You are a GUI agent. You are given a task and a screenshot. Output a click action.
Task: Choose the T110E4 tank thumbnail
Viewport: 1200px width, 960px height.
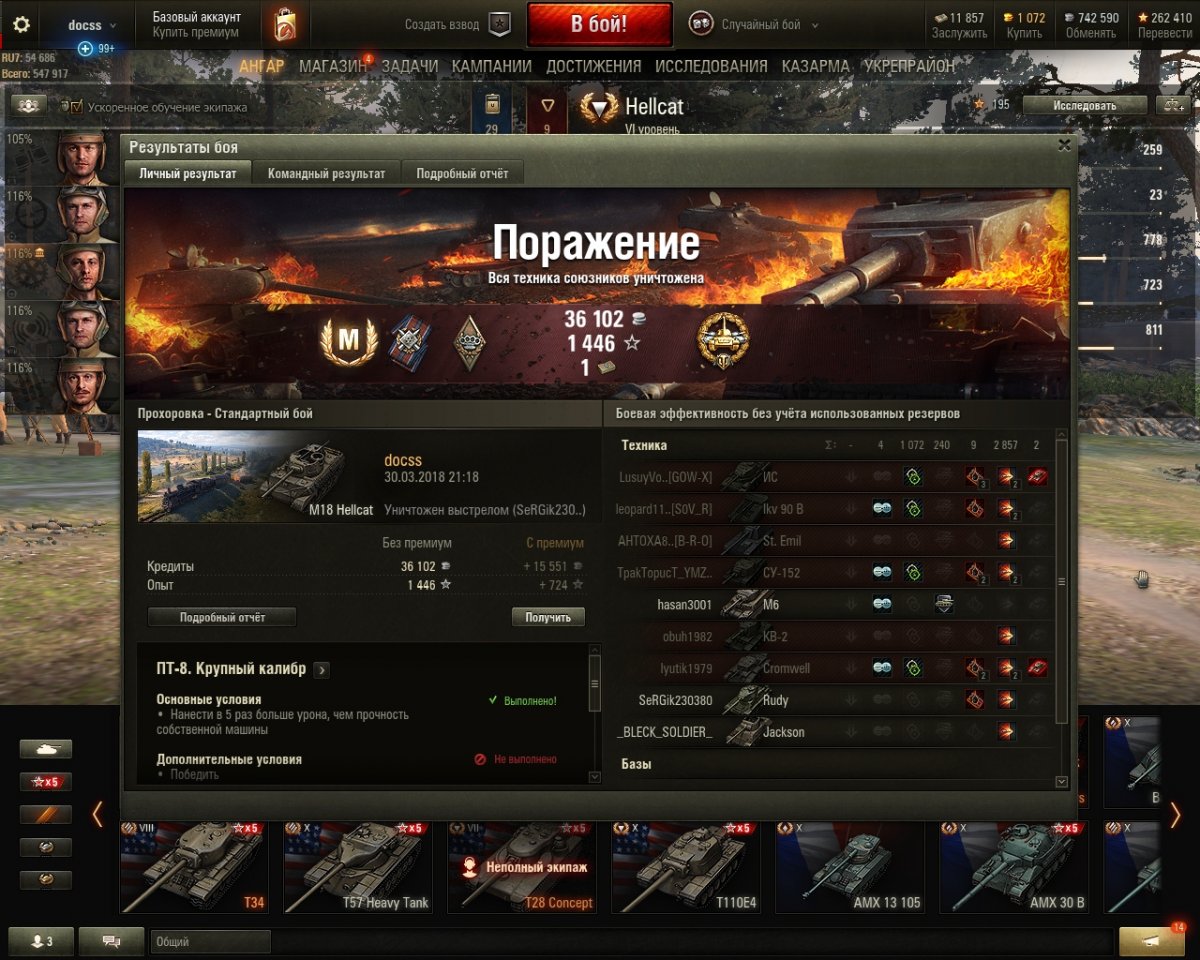coord(685,866)
